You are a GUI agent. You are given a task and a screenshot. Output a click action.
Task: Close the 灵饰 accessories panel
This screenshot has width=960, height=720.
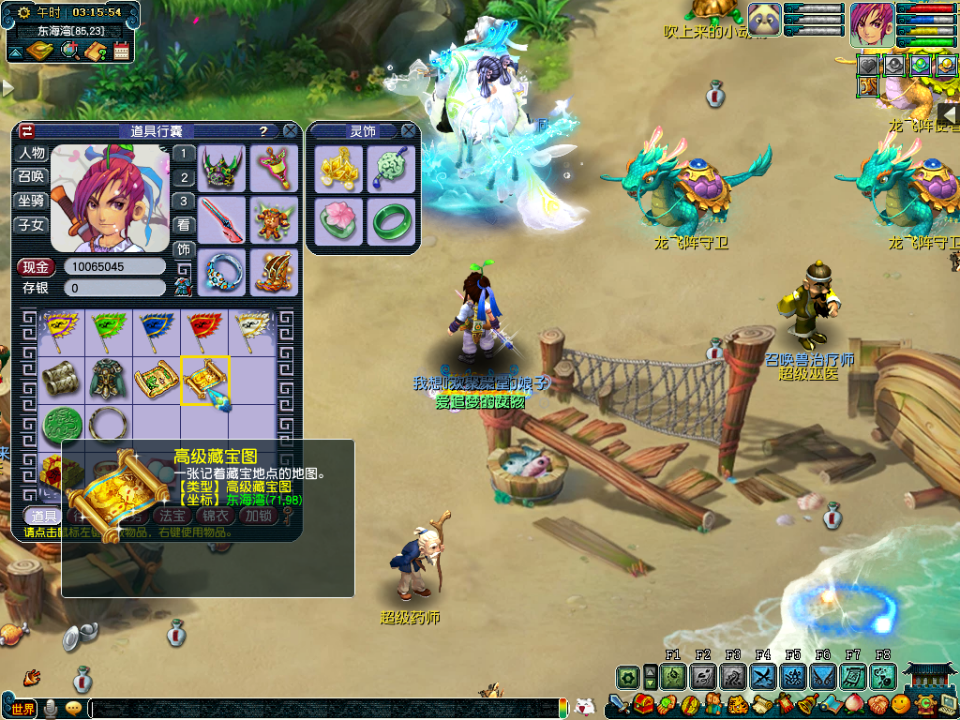[408, 131]
